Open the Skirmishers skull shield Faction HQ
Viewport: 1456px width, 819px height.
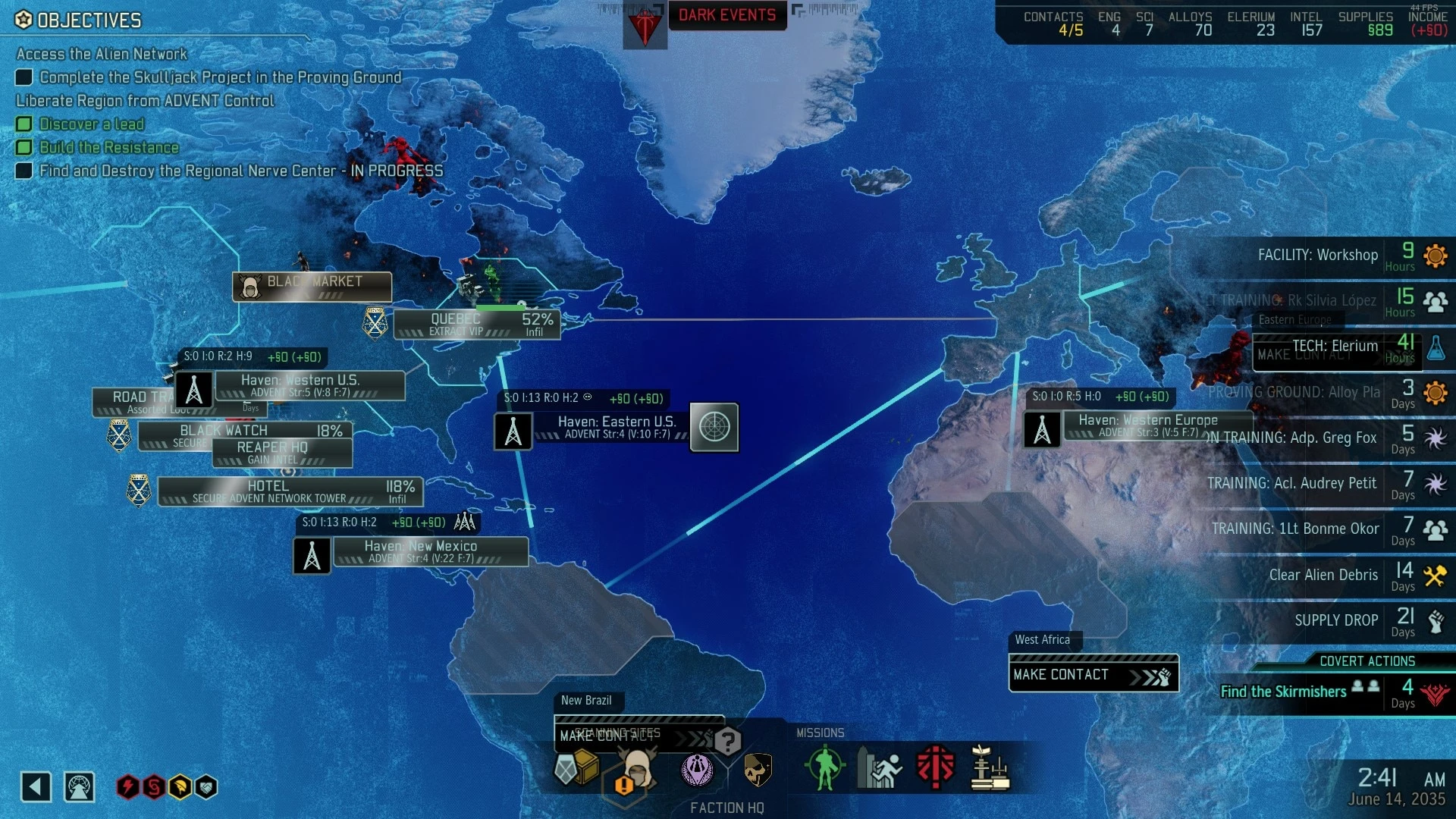756,769
